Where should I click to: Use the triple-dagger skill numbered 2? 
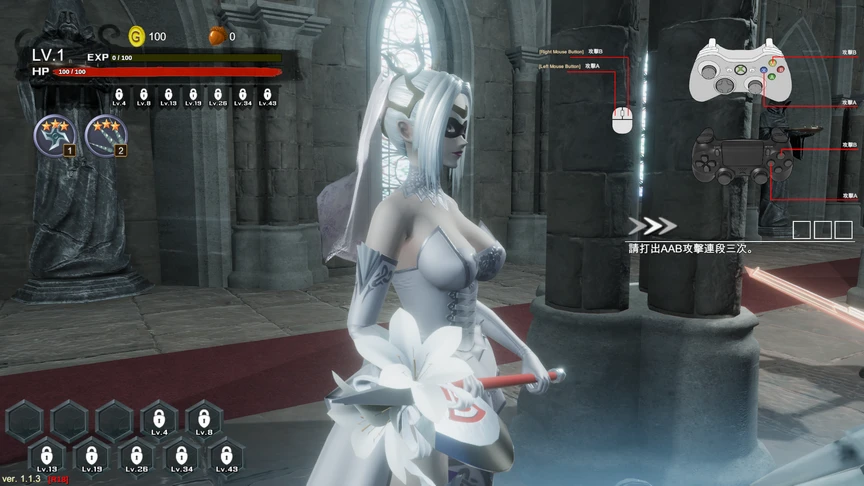pos(104,134)
